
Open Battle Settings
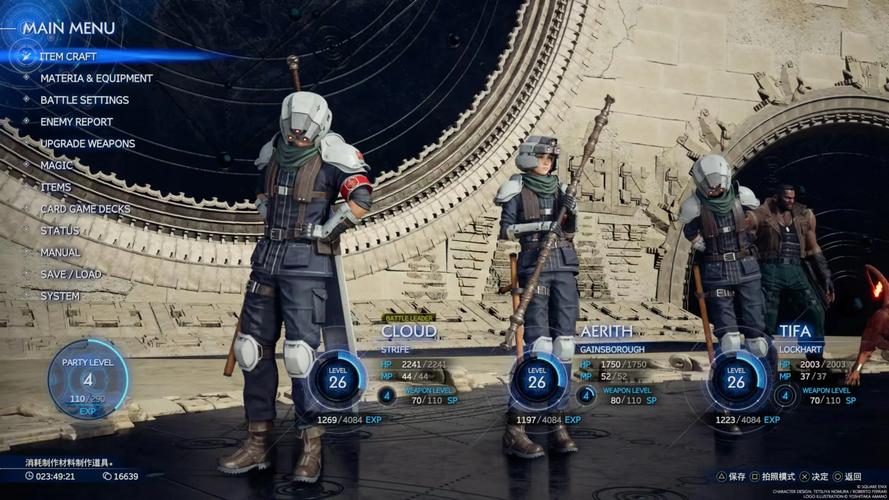(84, 100)
